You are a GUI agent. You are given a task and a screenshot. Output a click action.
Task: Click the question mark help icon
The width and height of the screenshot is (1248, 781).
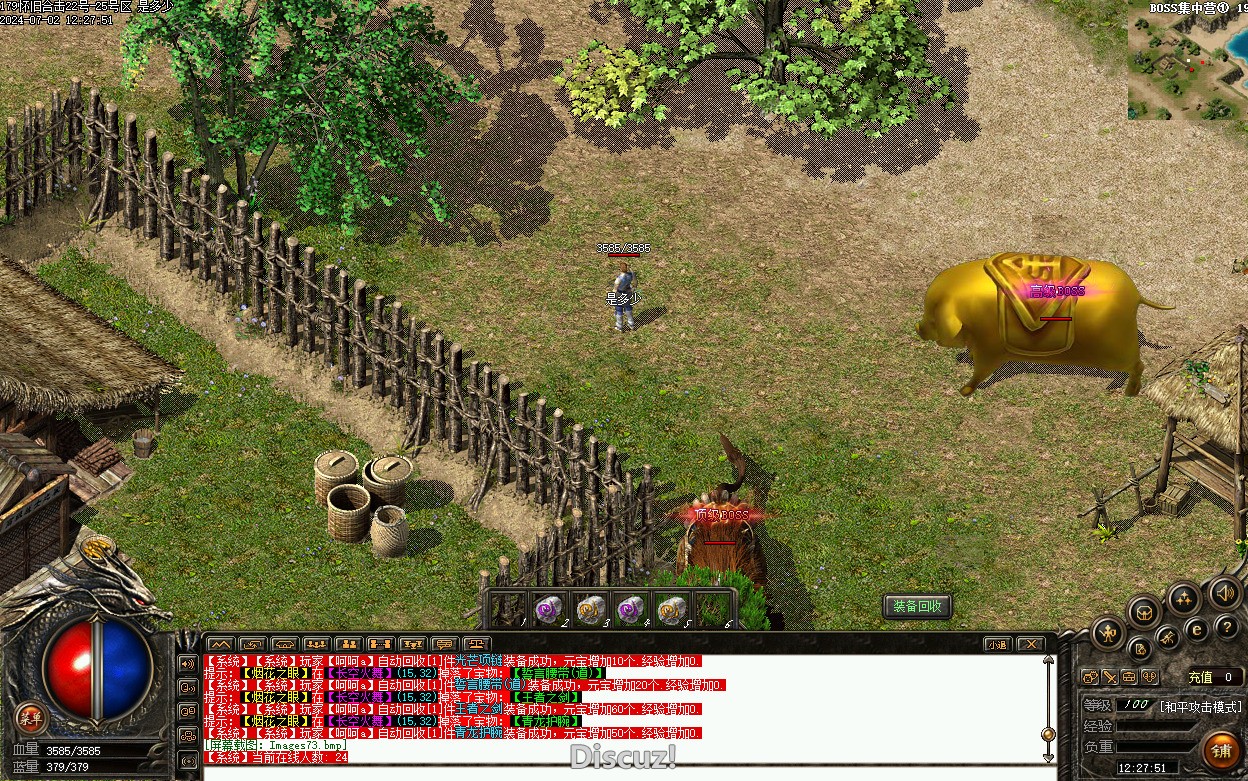coord(1227,627)
